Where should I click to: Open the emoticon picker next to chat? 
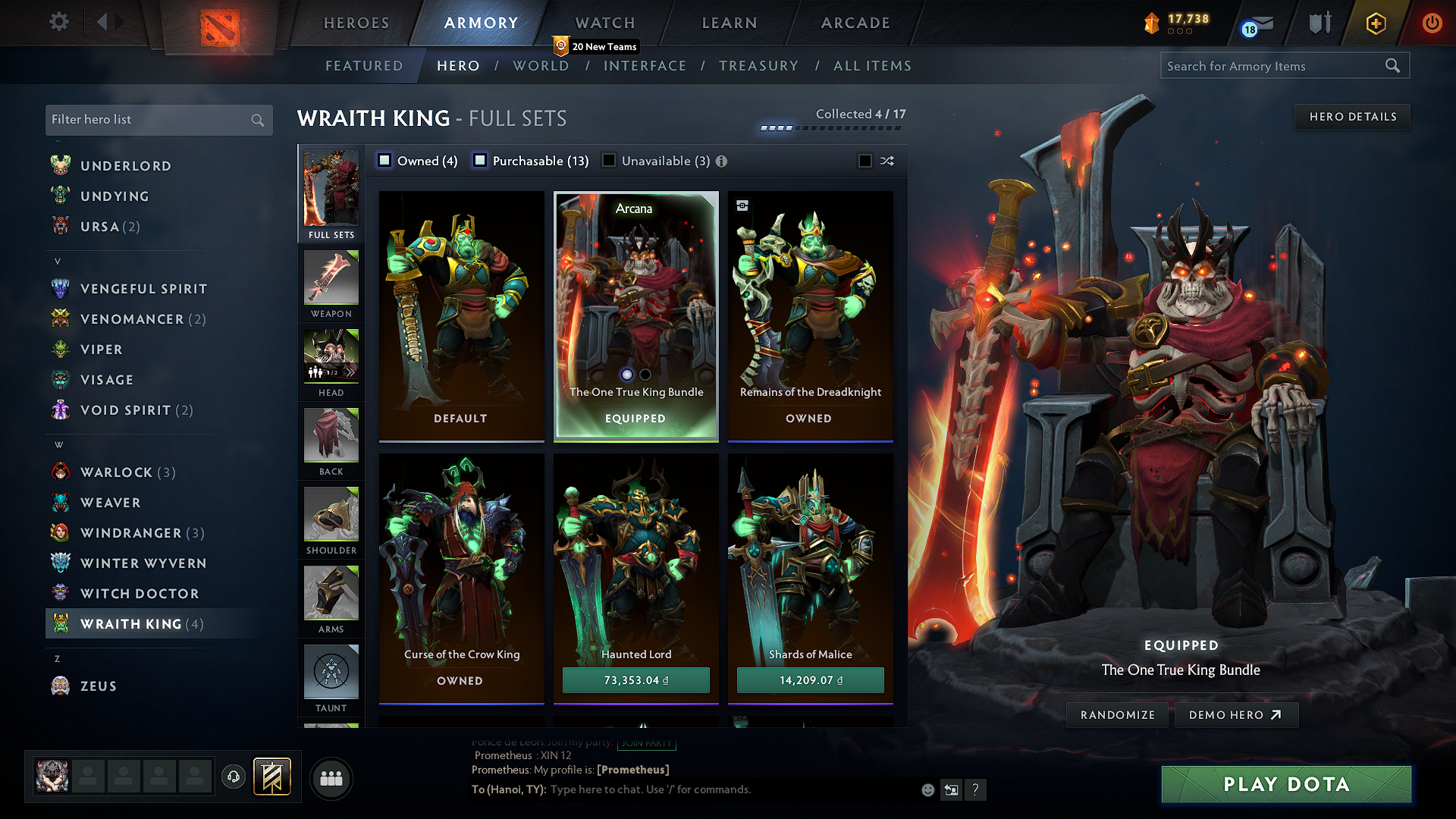927,789
